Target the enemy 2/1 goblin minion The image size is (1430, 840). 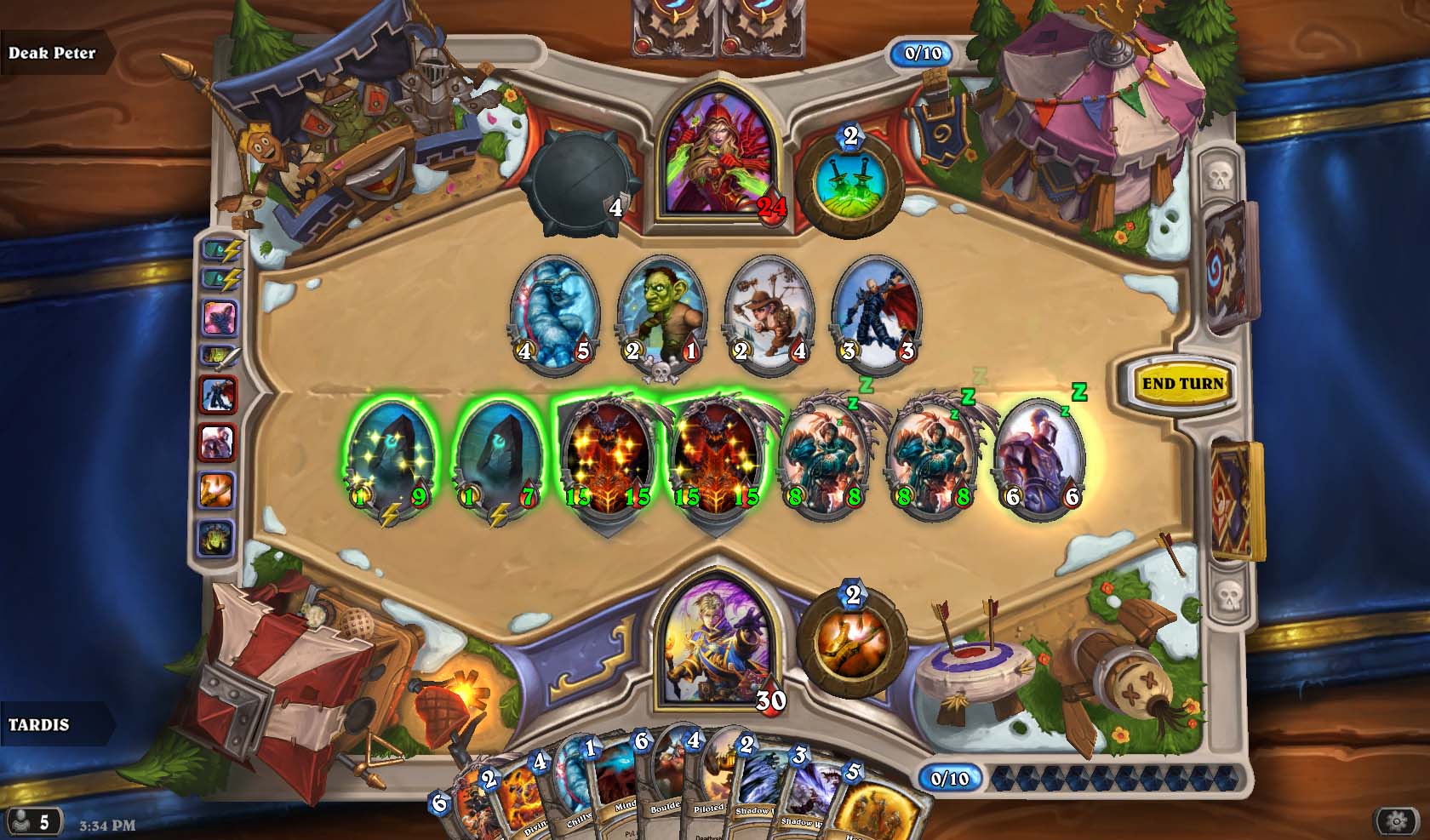(x=661, y=313)
